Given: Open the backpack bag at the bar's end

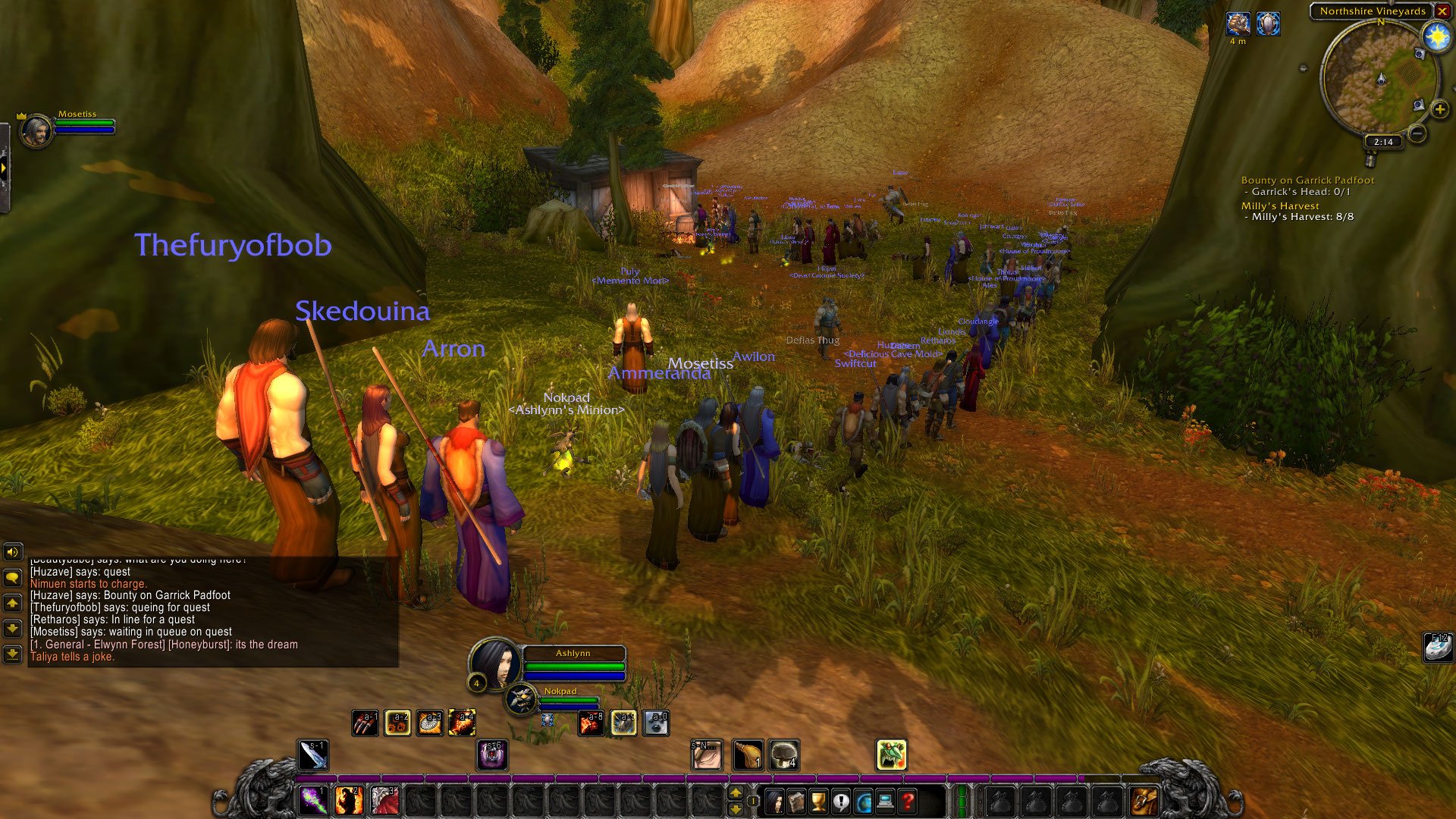Looking at the screenshot, I should click(x=1144, y=801).
